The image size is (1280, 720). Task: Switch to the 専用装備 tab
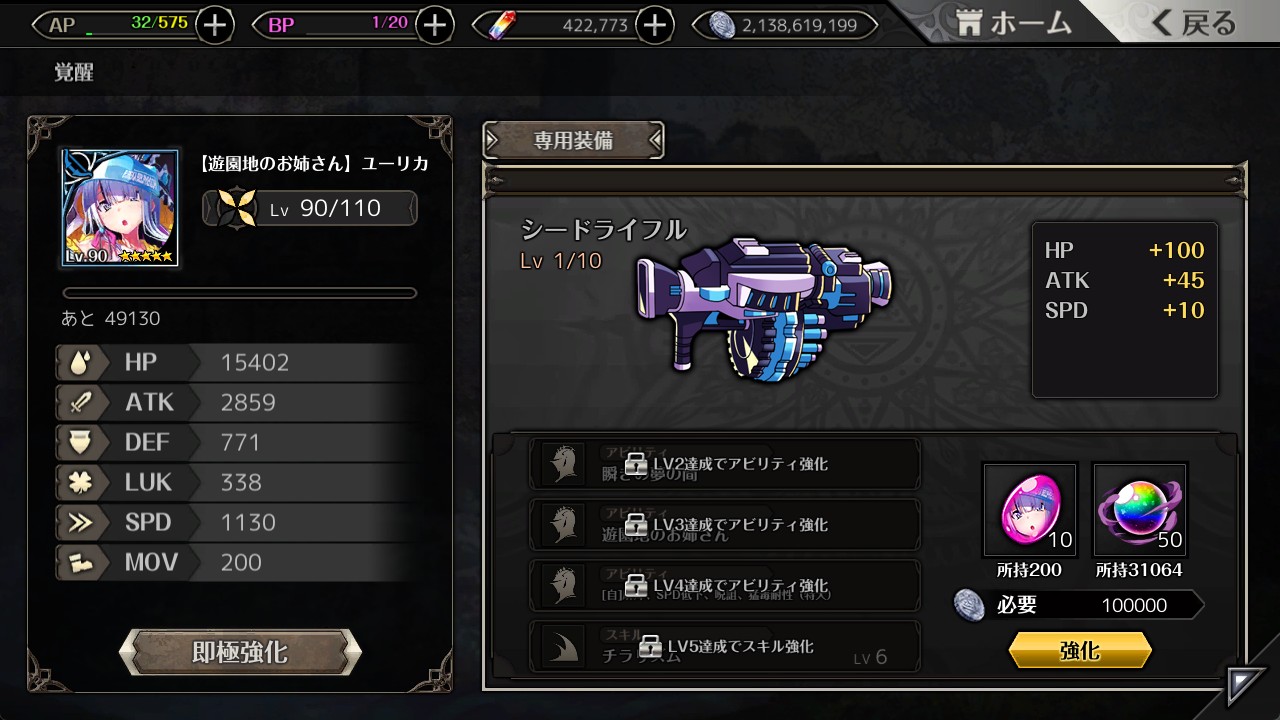point(573,141)
